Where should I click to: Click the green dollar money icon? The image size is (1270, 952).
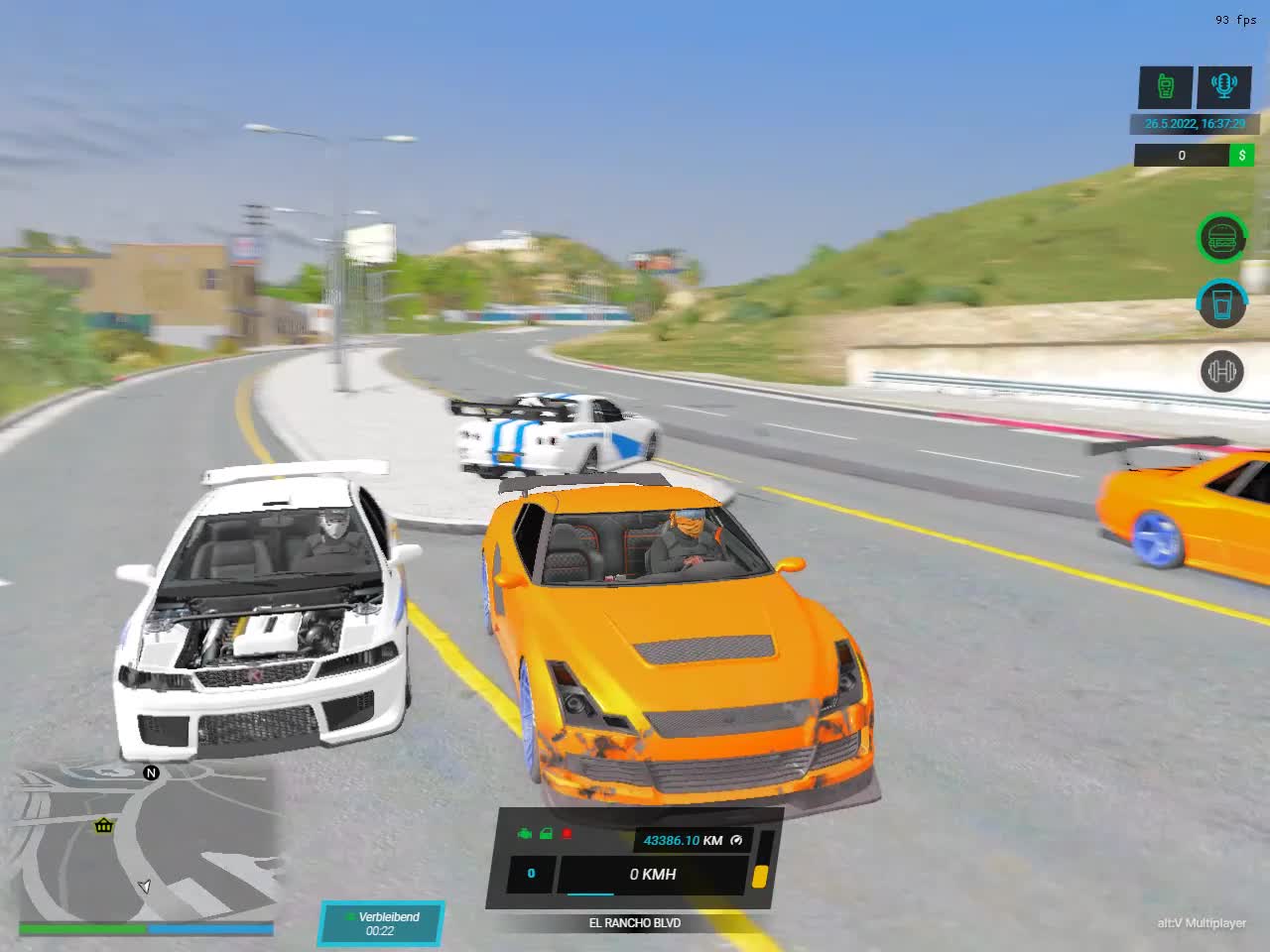(1241, 155)
